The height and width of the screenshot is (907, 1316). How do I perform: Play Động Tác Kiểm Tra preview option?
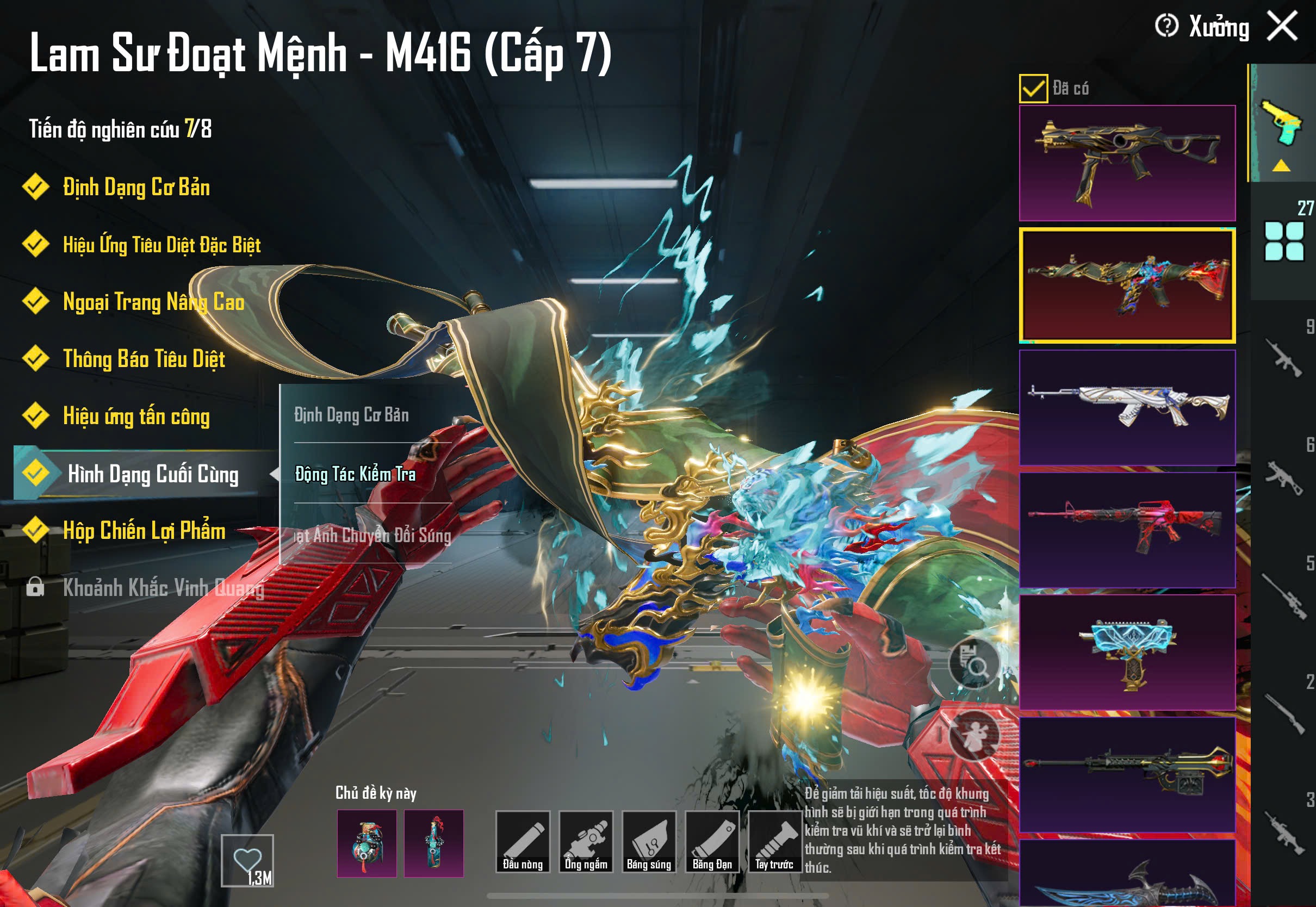[x=355, y=474]
